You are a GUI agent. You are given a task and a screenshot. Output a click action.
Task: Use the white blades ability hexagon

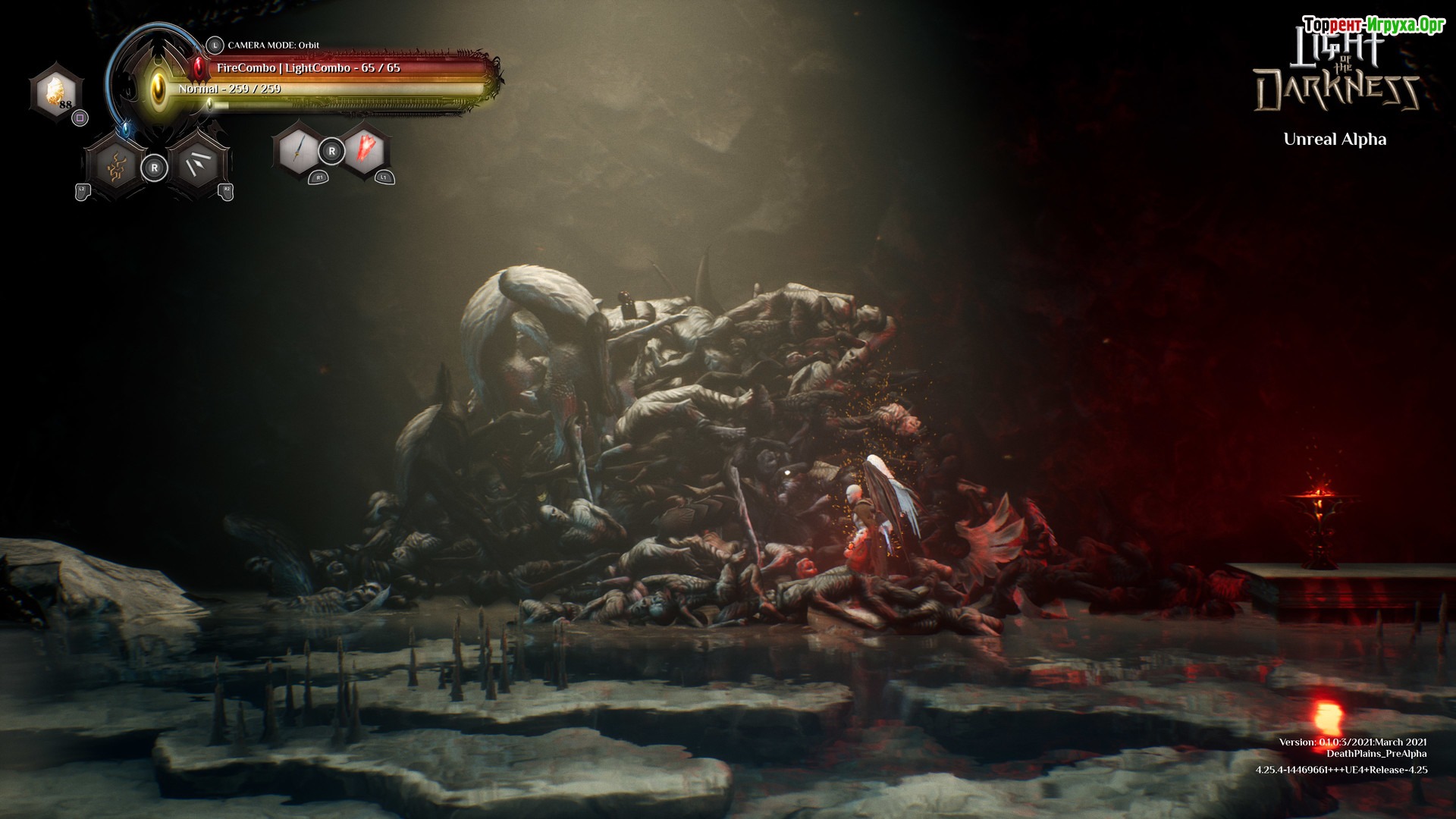point(197,167)
